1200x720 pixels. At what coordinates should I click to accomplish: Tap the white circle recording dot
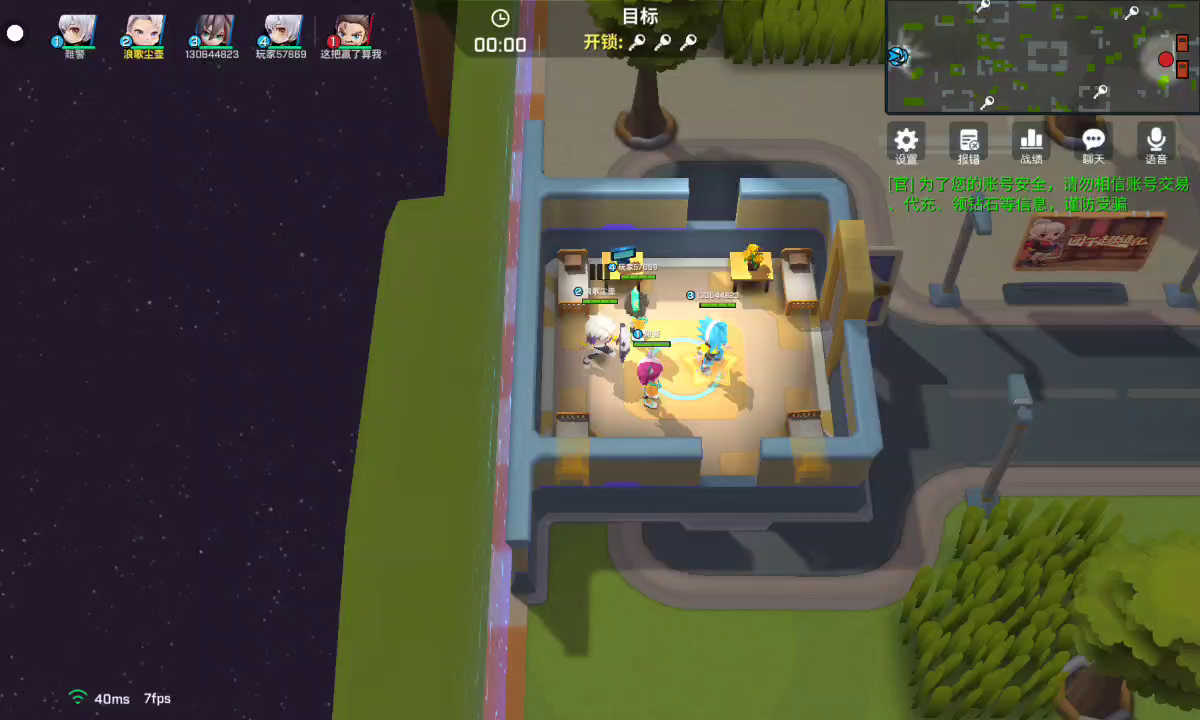point(15,33)
